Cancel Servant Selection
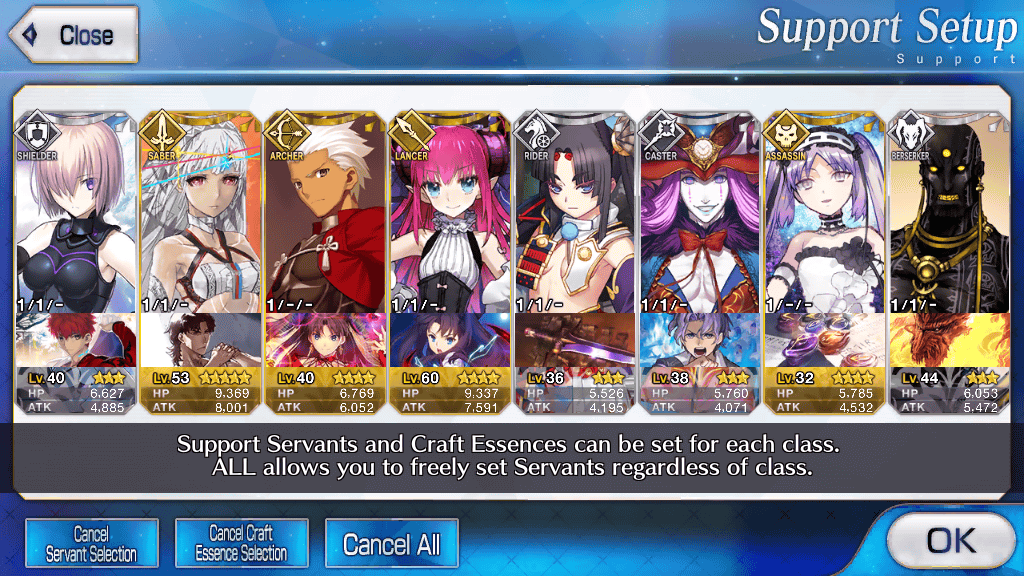Viewport: 1024px width, 576px height. [x=91, y=544]
